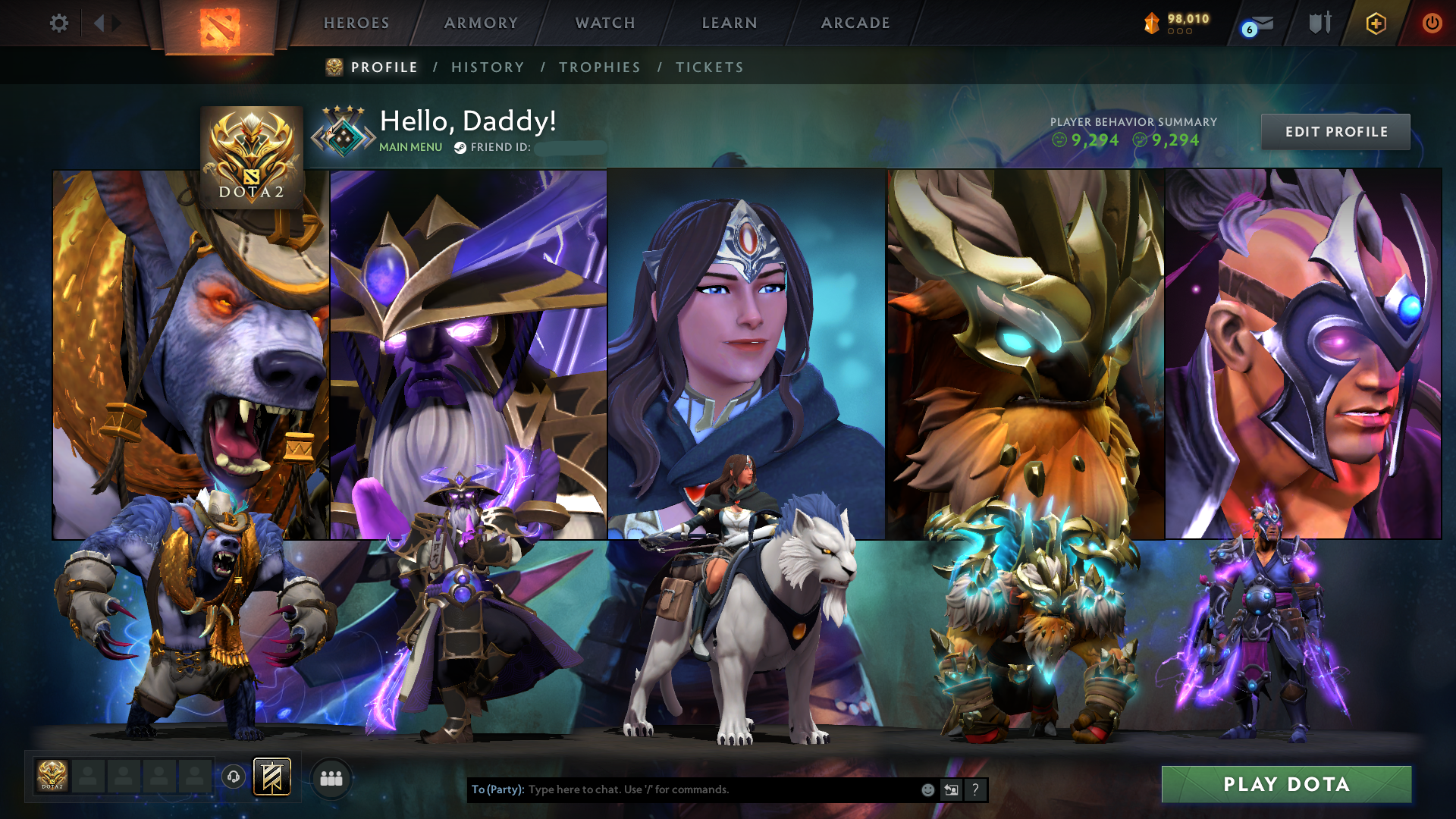
Task: Quit the game with the power button
Action: point(1432,24)
